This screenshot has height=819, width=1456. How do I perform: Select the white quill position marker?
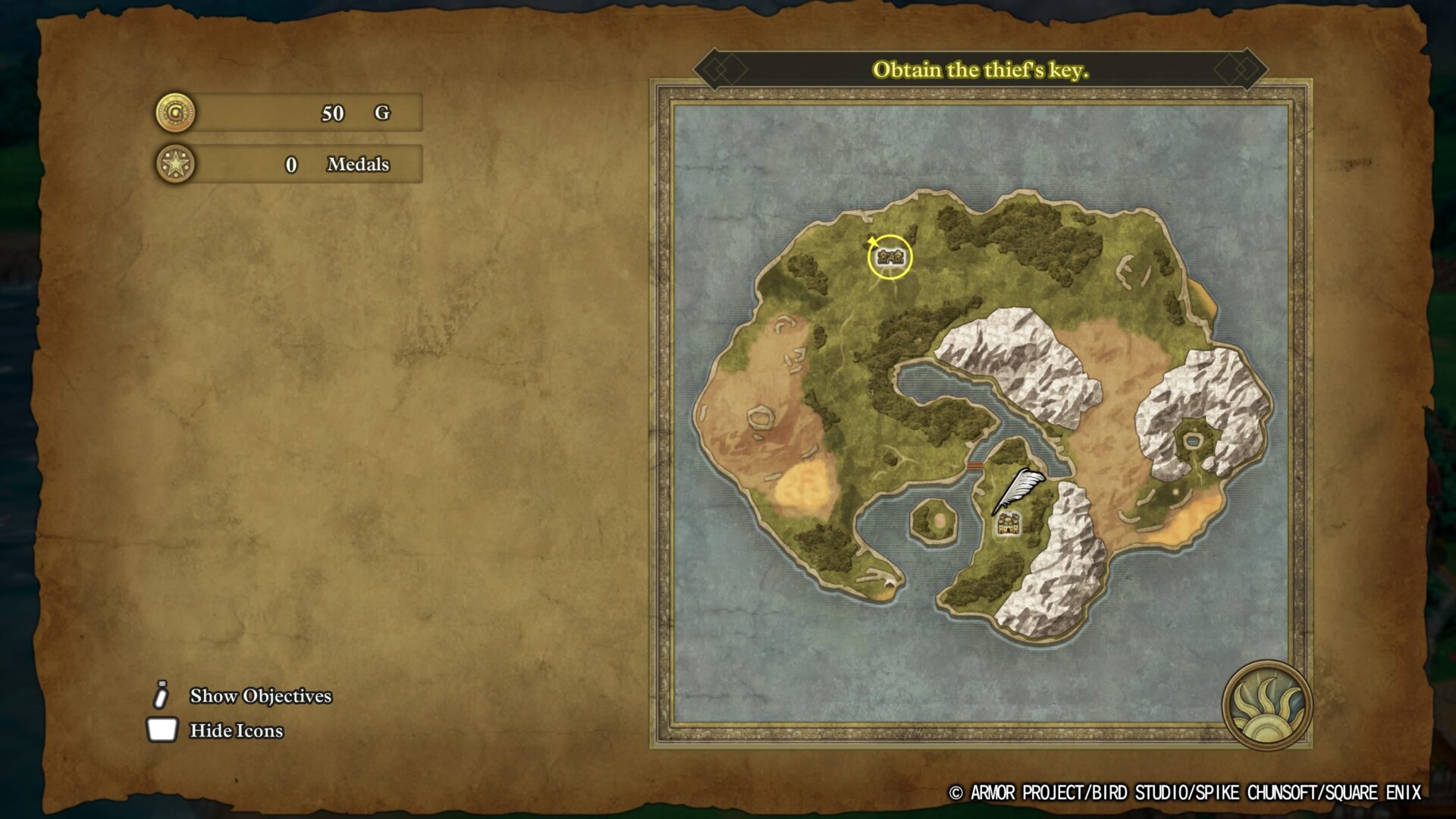click(1020, 488)
